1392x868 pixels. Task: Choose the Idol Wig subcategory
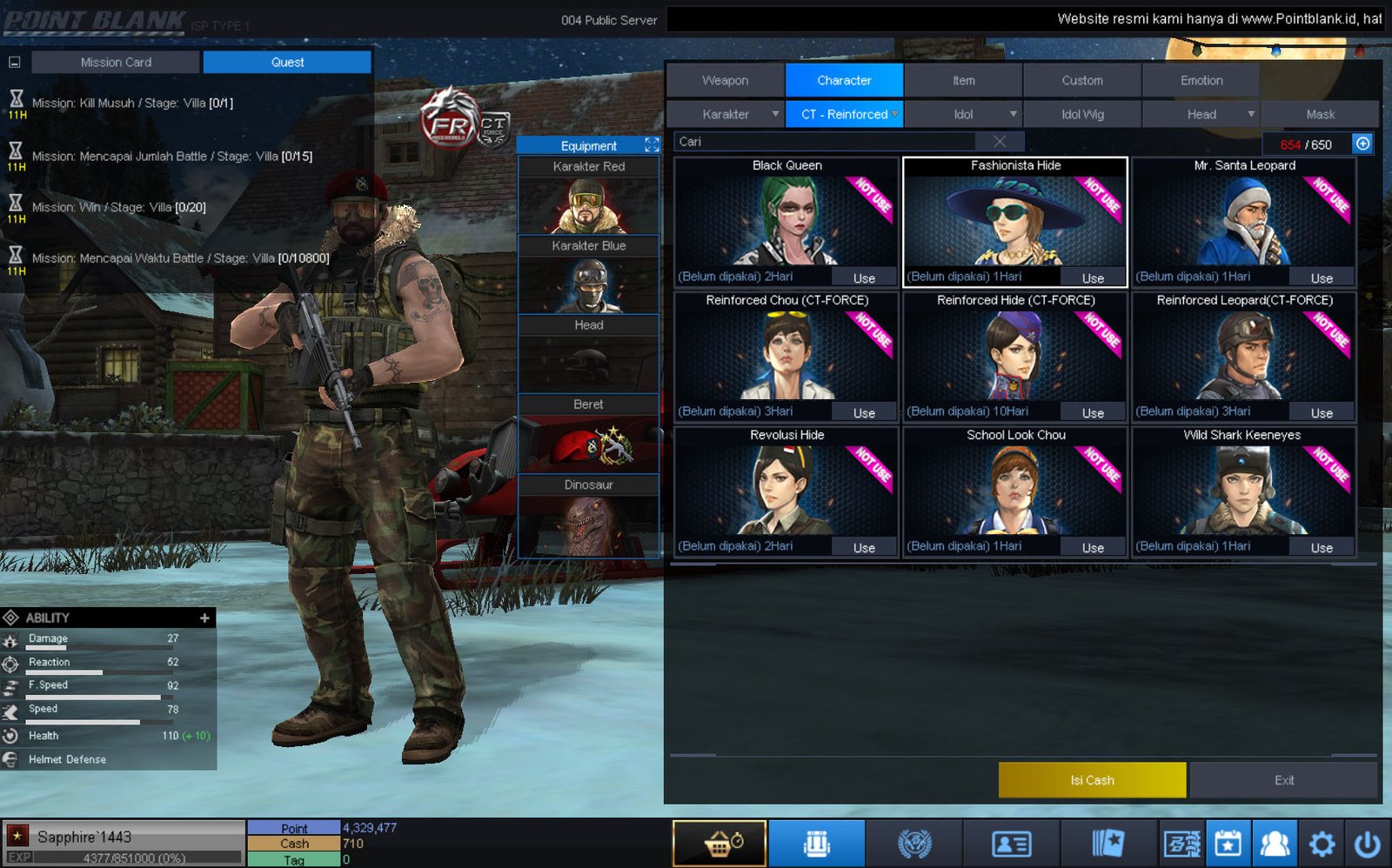point(1081,114)
